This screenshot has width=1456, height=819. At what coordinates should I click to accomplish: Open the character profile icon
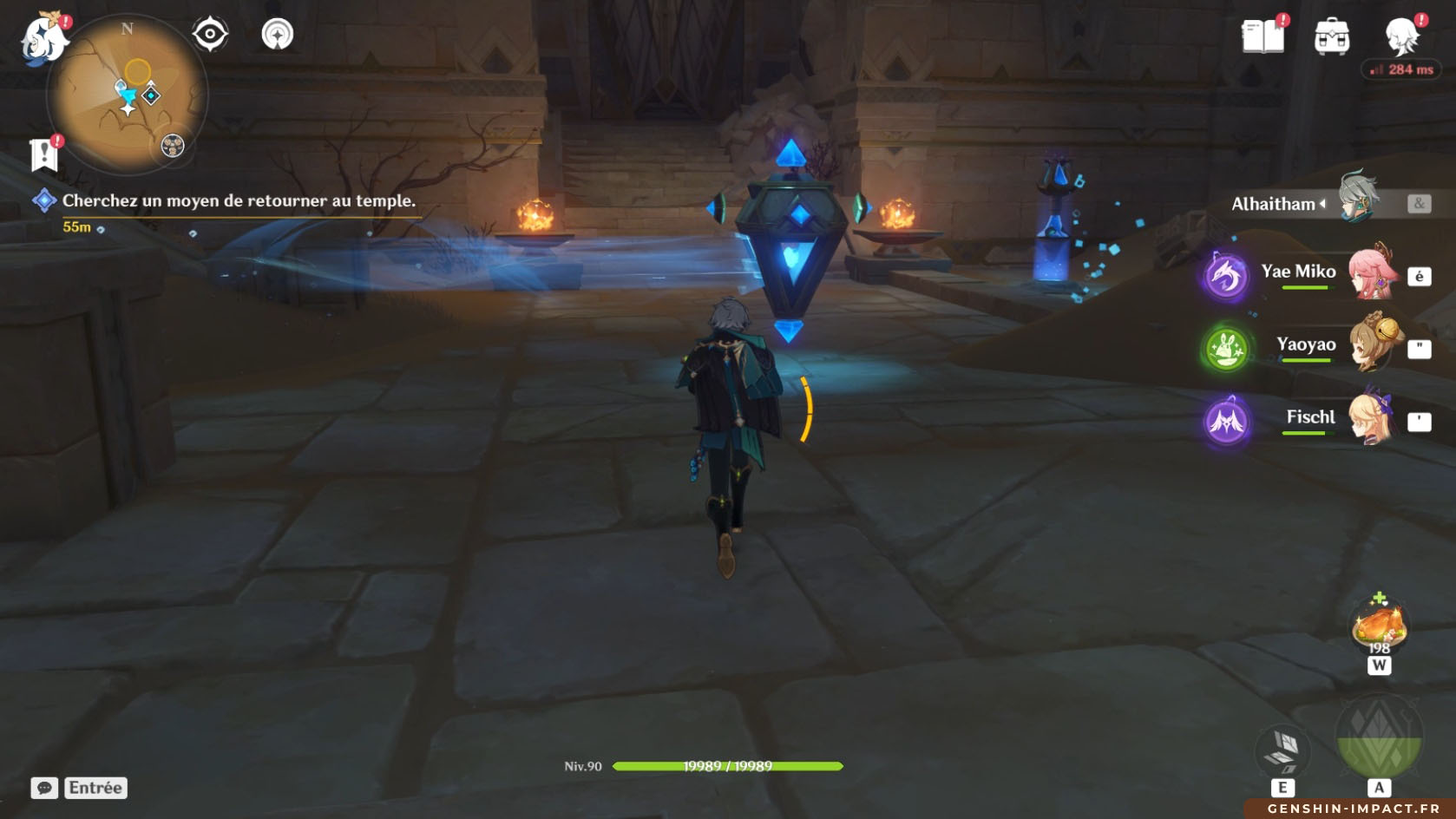pos(1400,36)
